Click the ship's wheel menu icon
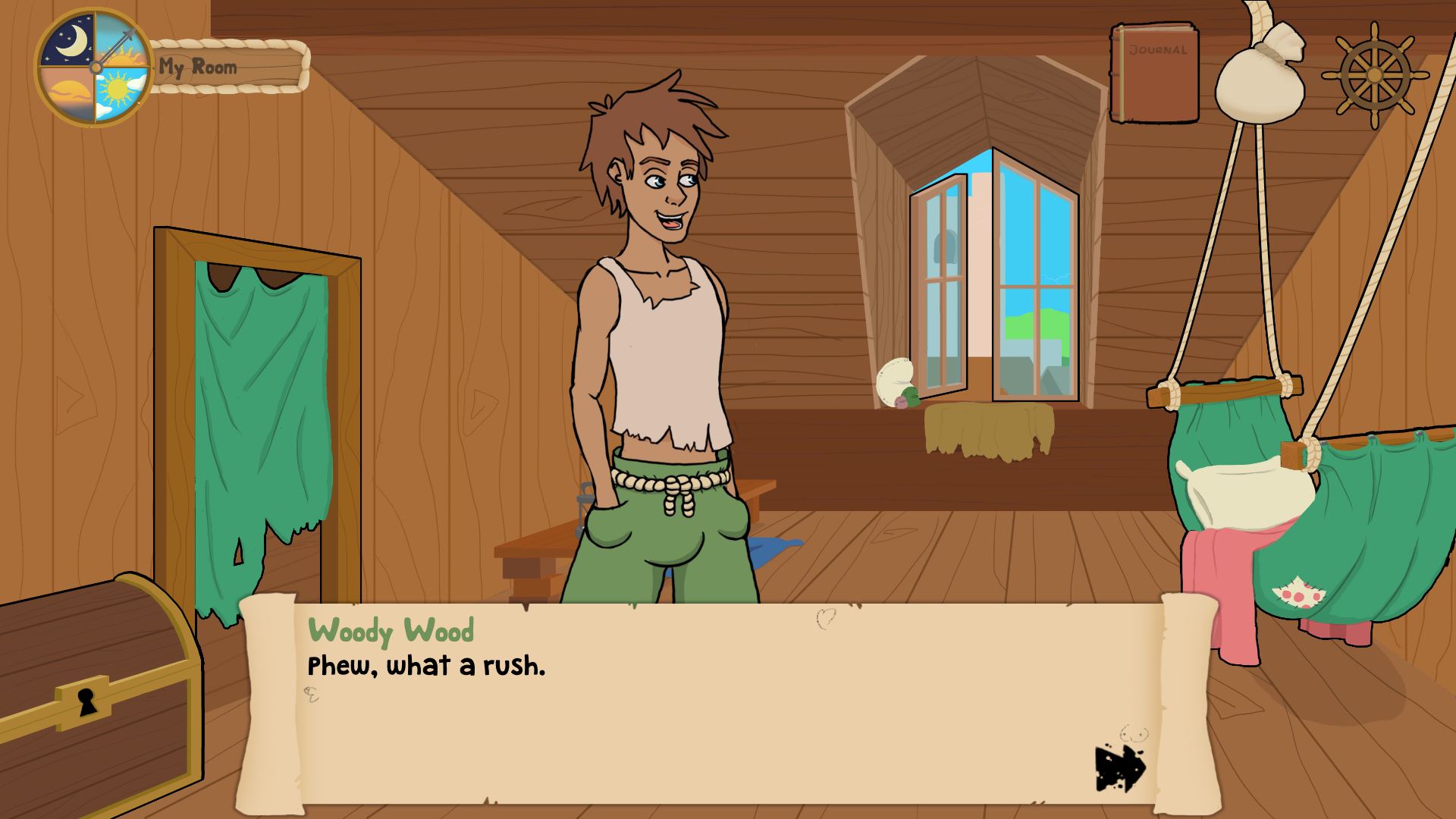The width and height of the screenshot is (1456, 819). point(1374,74)
